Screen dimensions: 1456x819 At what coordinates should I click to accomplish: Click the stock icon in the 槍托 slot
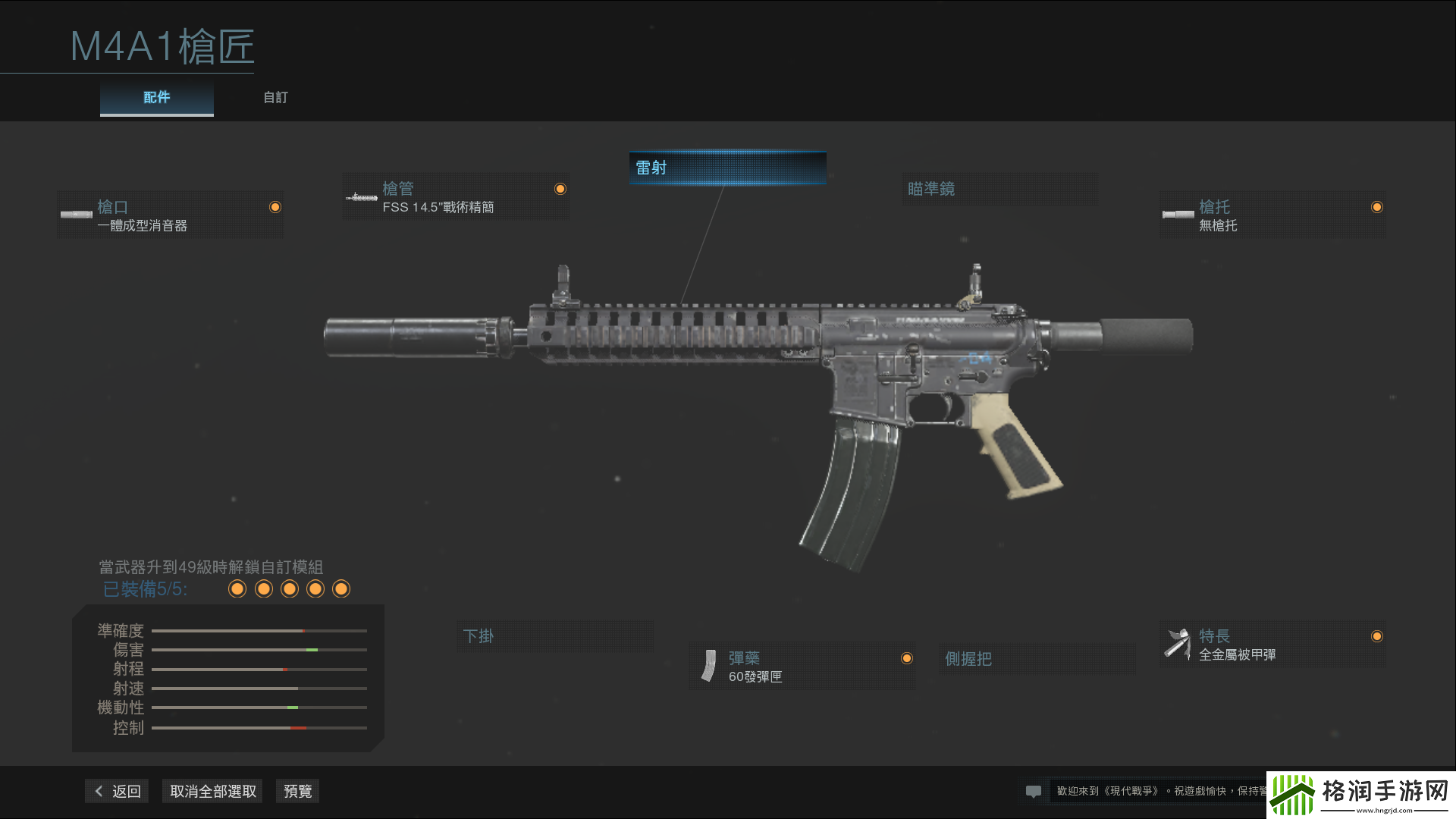[x=1178, y=214]
